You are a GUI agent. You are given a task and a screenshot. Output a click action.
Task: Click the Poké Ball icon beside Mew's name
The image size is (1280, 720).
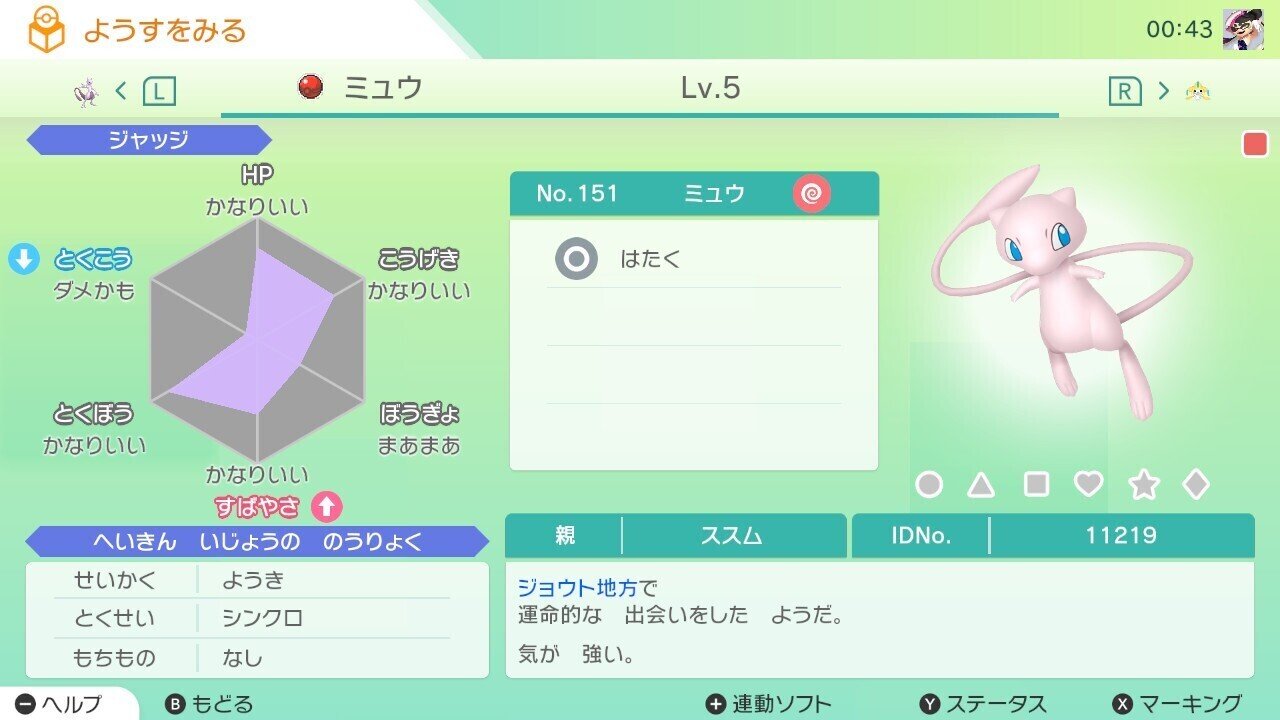[x=311, y=89]
